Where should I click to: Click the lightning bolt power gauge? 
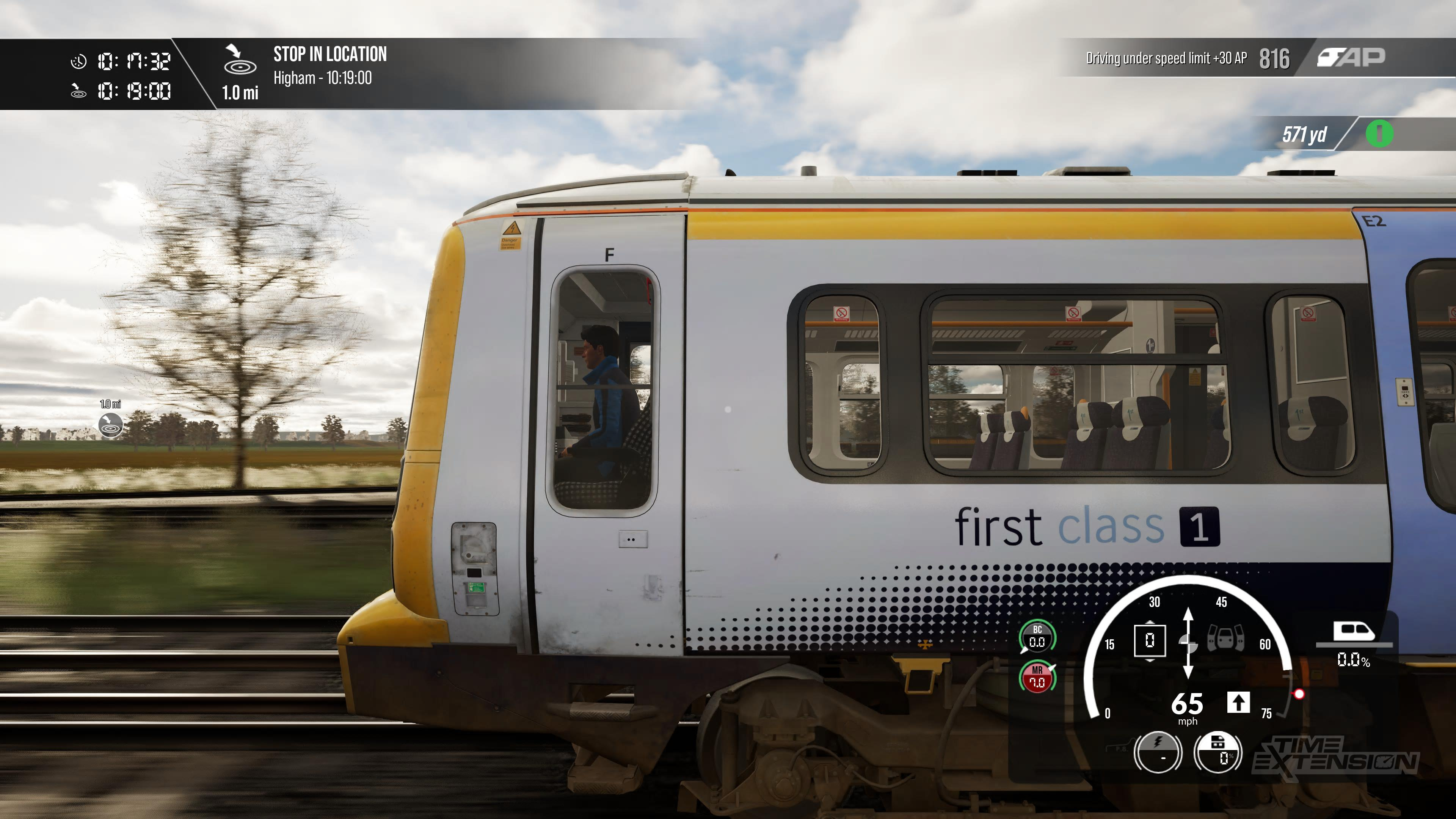(x=1158, y=752)
